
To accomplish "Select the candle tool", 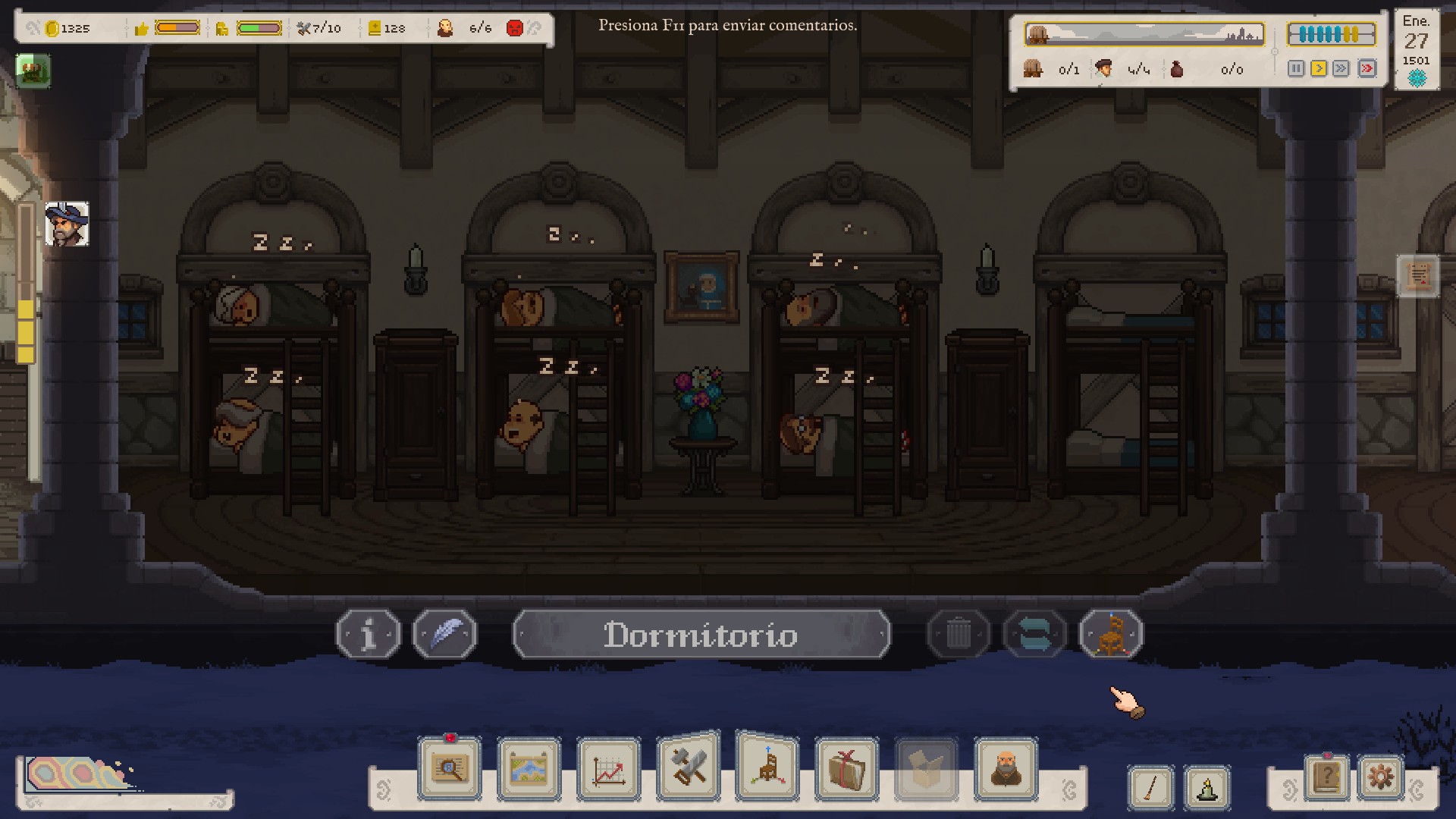I will coord(1207,788).
